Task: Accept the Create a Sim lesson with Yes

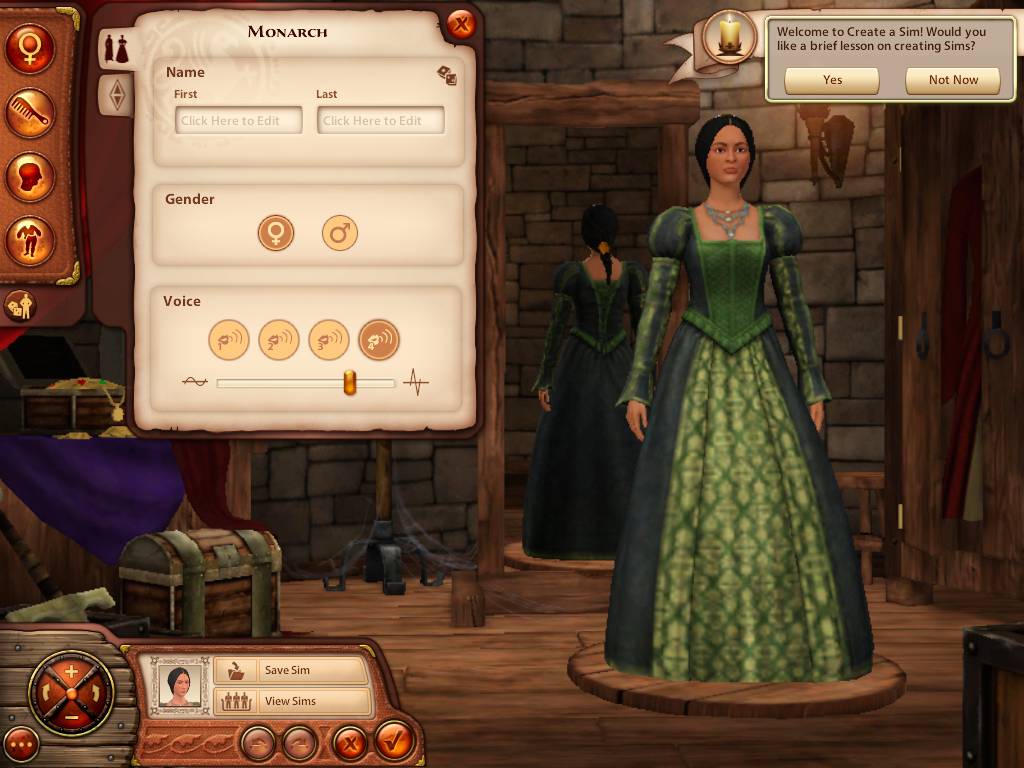Action: (832, 81)
